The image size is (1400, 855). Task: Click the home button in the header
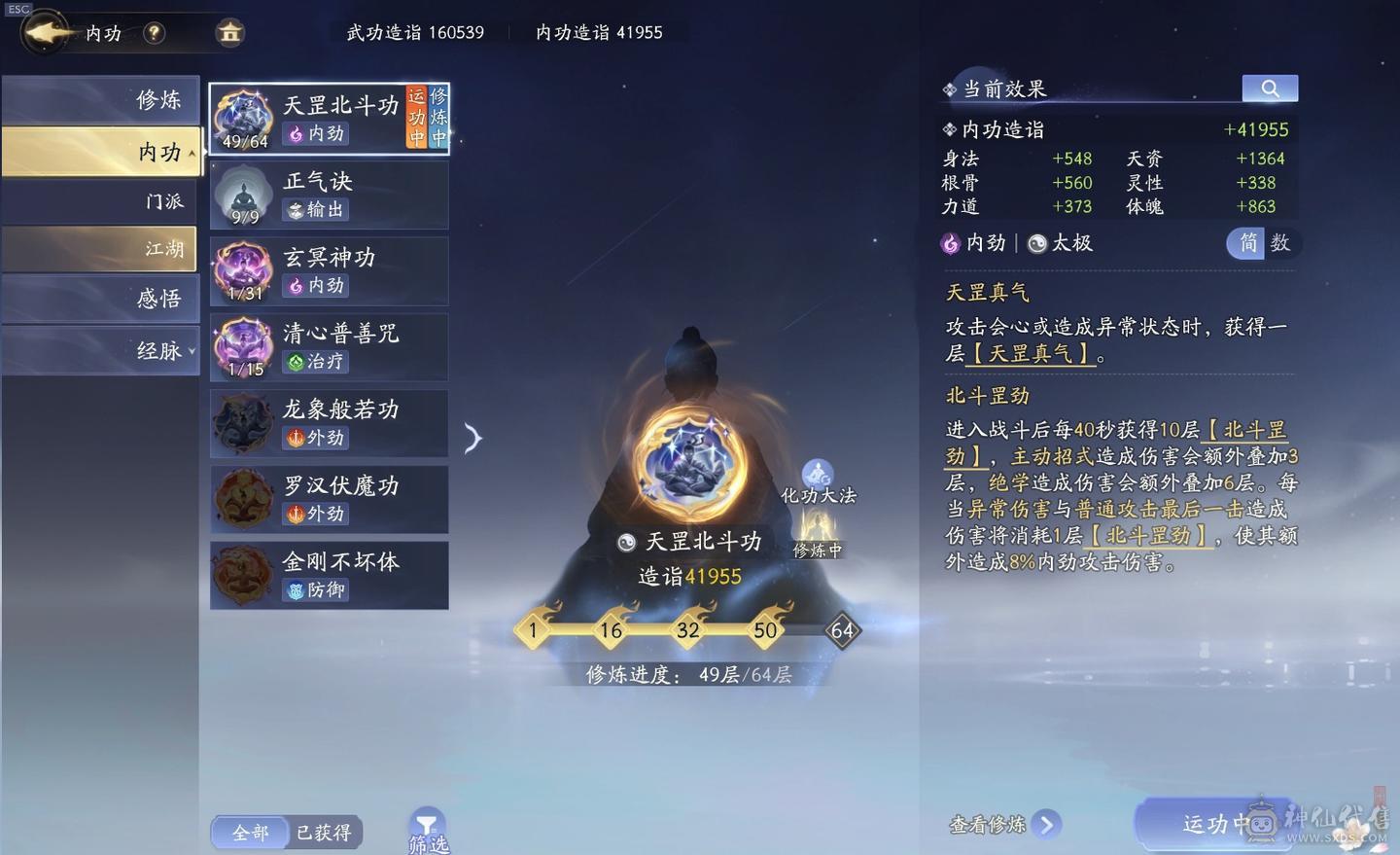tap(229, 32)
